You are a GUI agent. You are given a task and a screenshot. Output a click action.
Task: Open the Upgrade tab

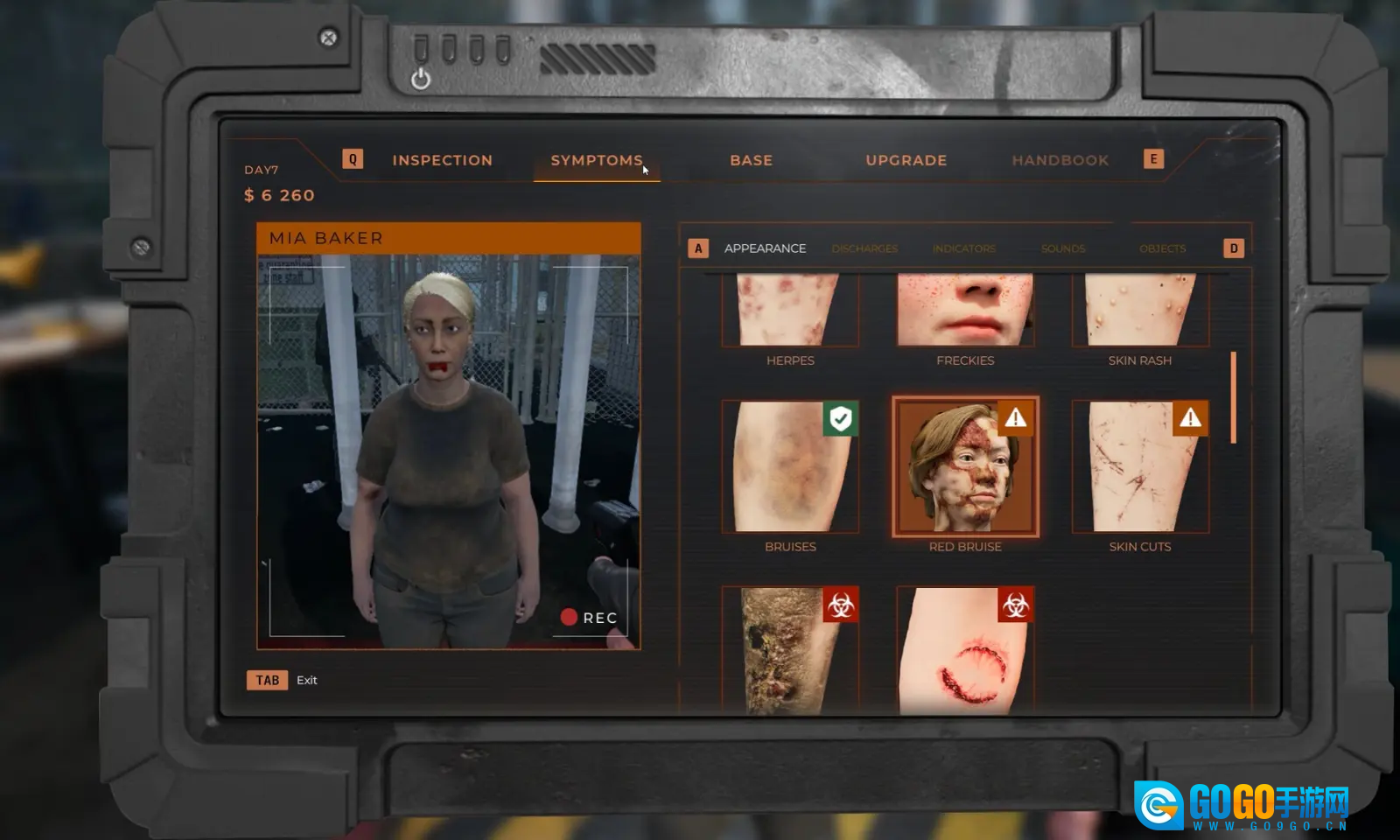[906, 160]
